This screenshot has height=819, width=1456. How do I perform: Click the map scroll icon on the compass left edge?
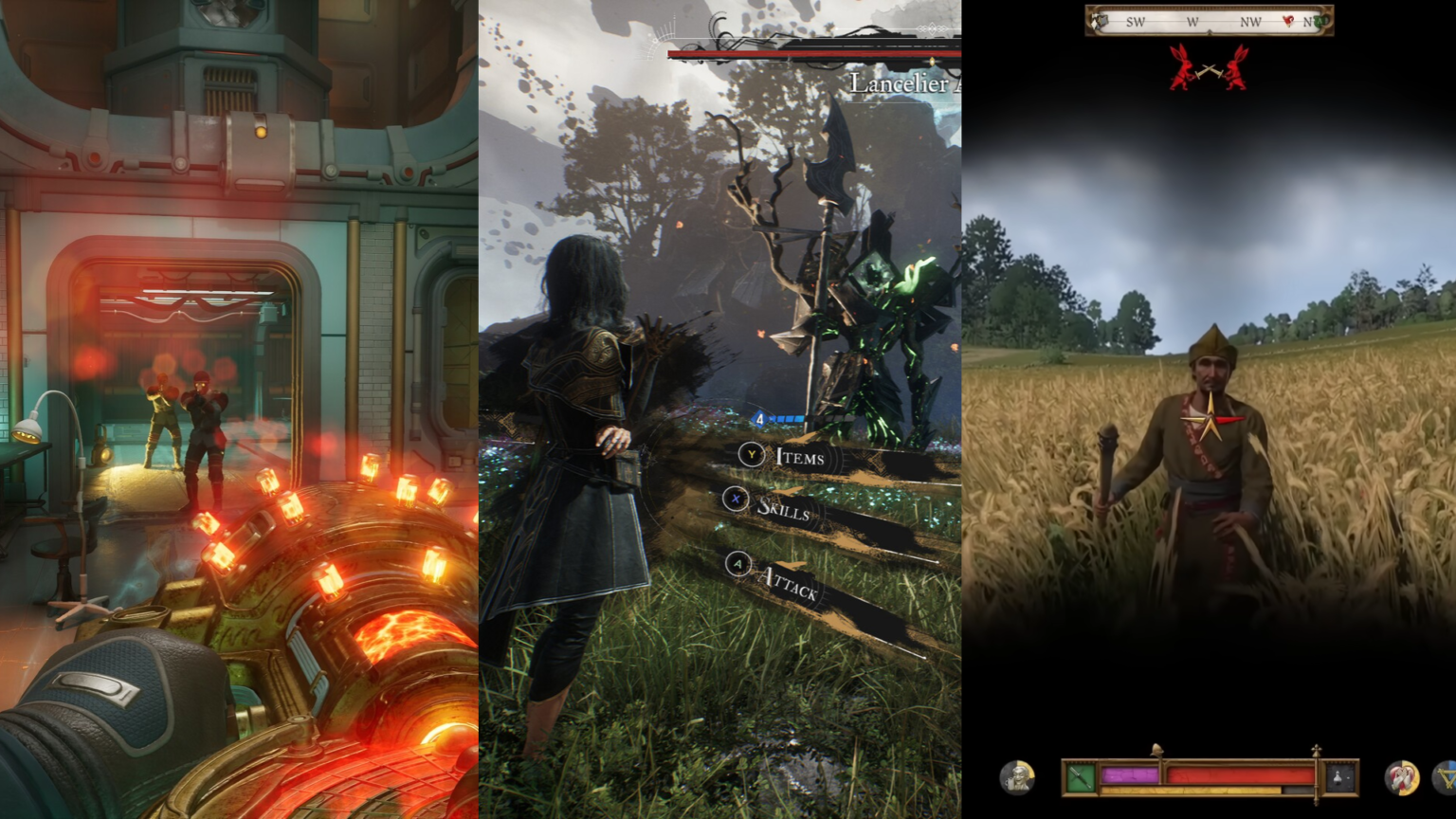pyautogui.click(x=1101, y=21)
